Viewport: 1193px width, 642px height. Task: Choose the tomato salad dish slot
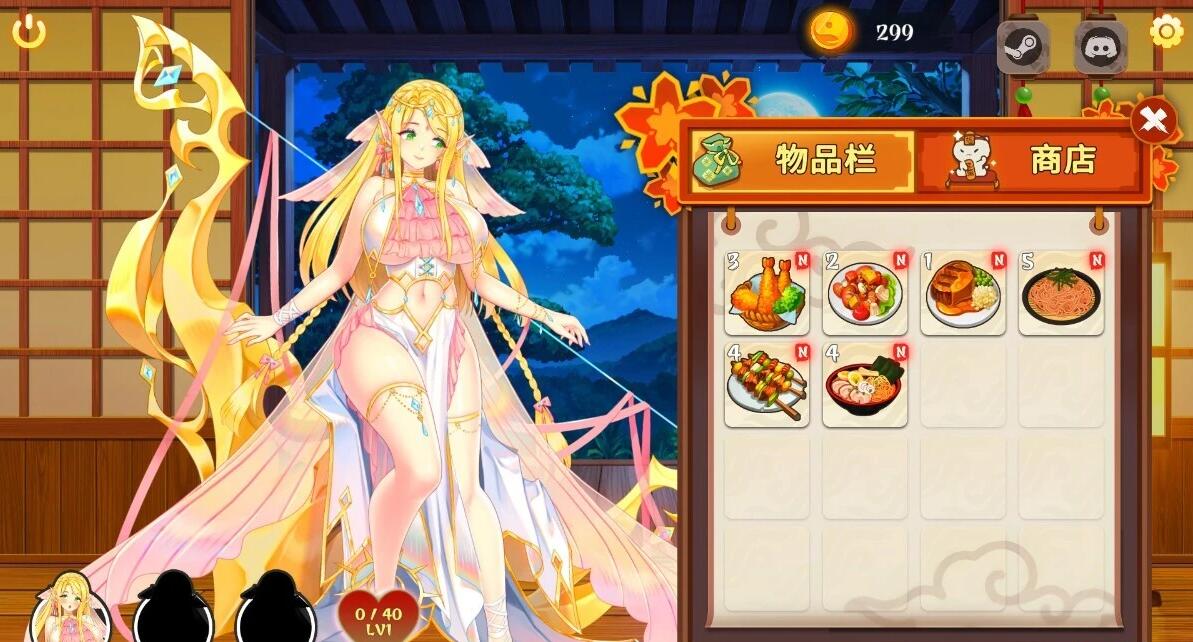point(865,293)
